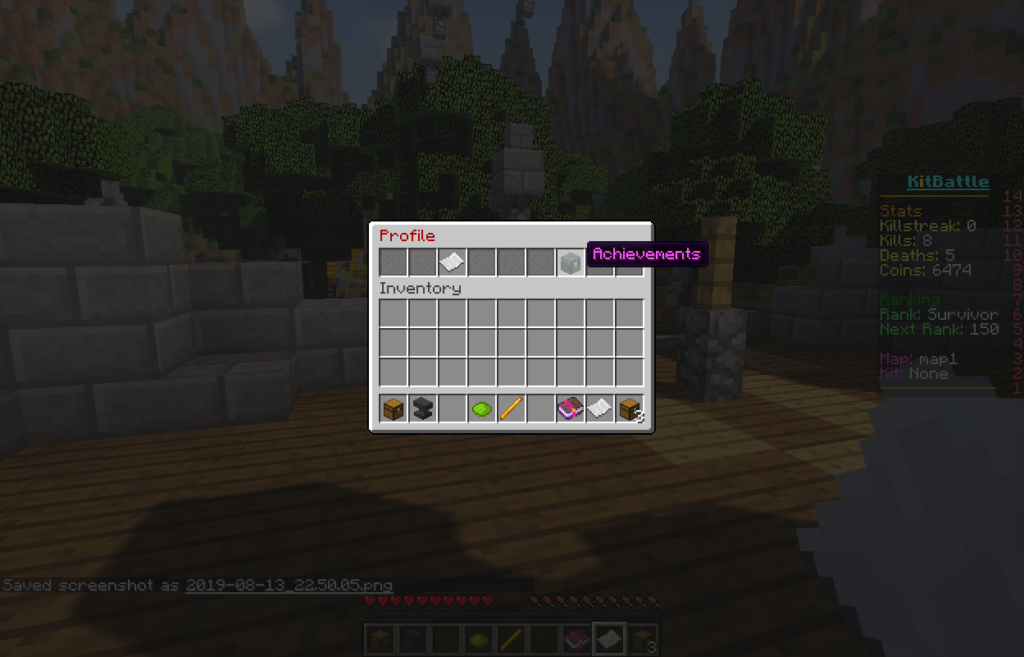Pick up the anvil from inventory
Screen dimensions: 1024x657
423,408
